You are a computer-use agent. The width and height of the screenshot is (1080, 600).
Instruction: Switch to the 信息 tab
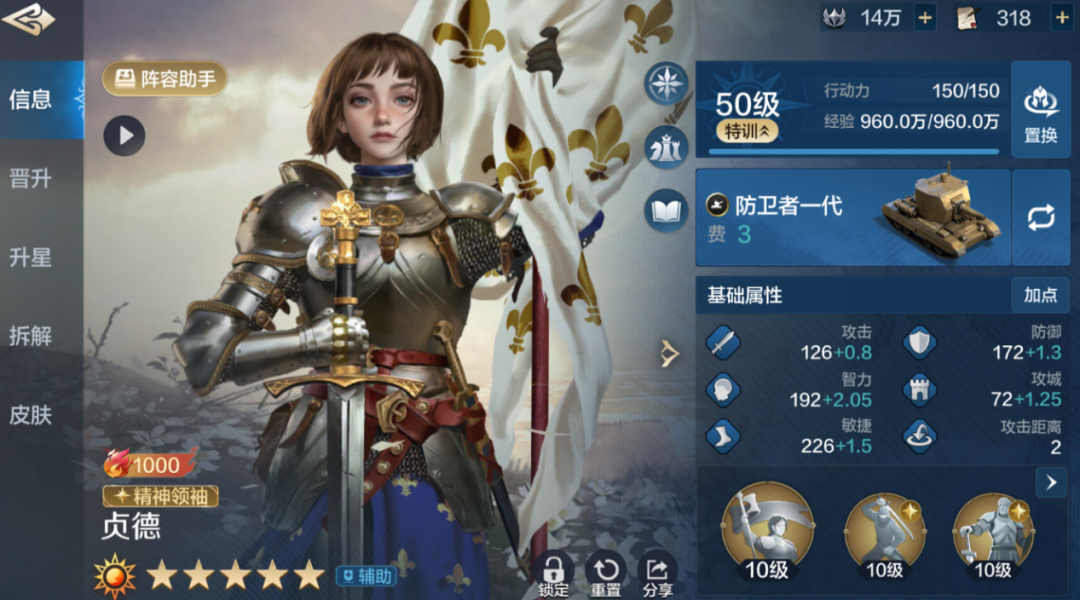[x=31, y=99]
